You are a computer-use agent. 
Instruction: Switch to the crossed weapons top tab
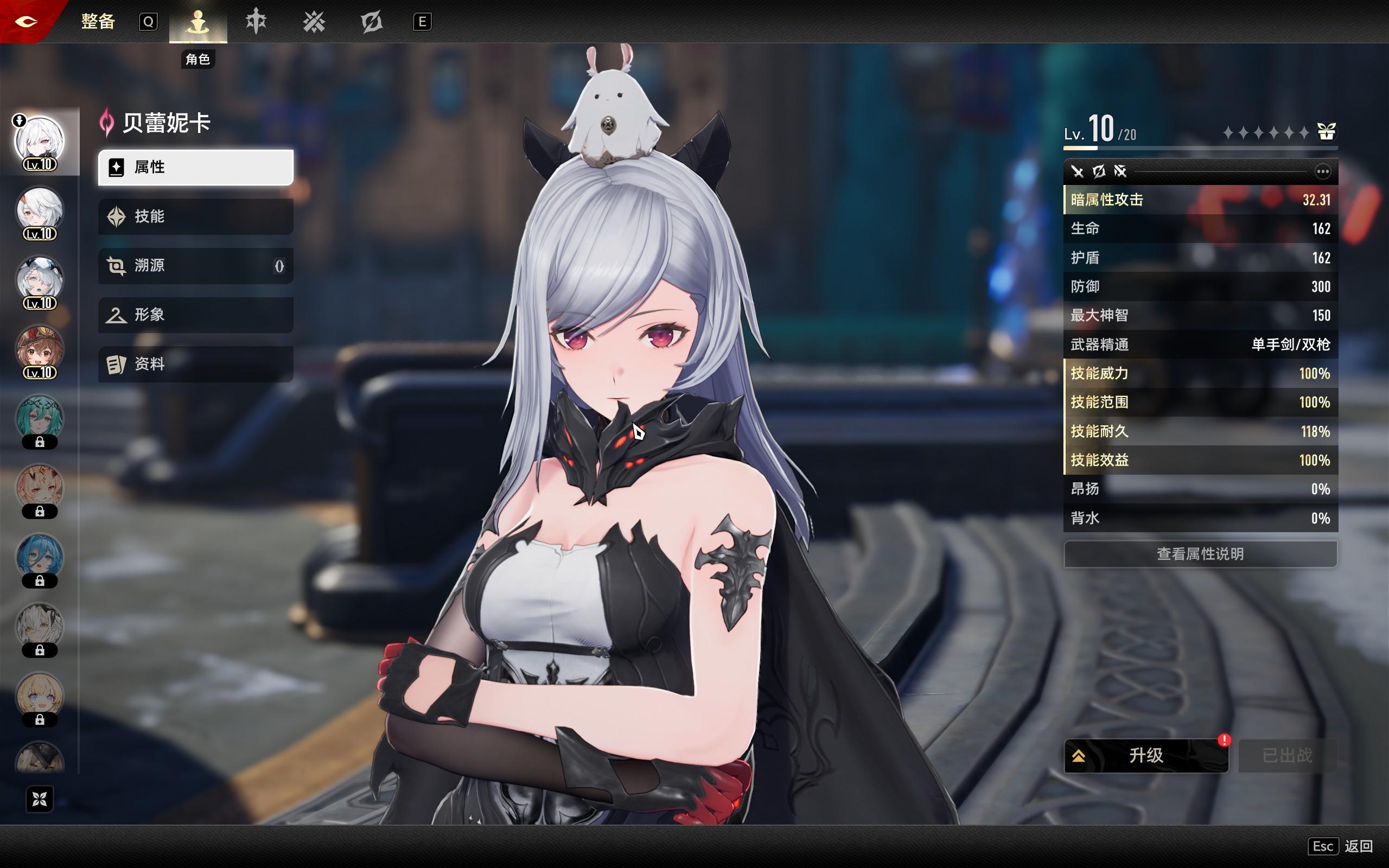pyautogui.click(x=314, y=22)
